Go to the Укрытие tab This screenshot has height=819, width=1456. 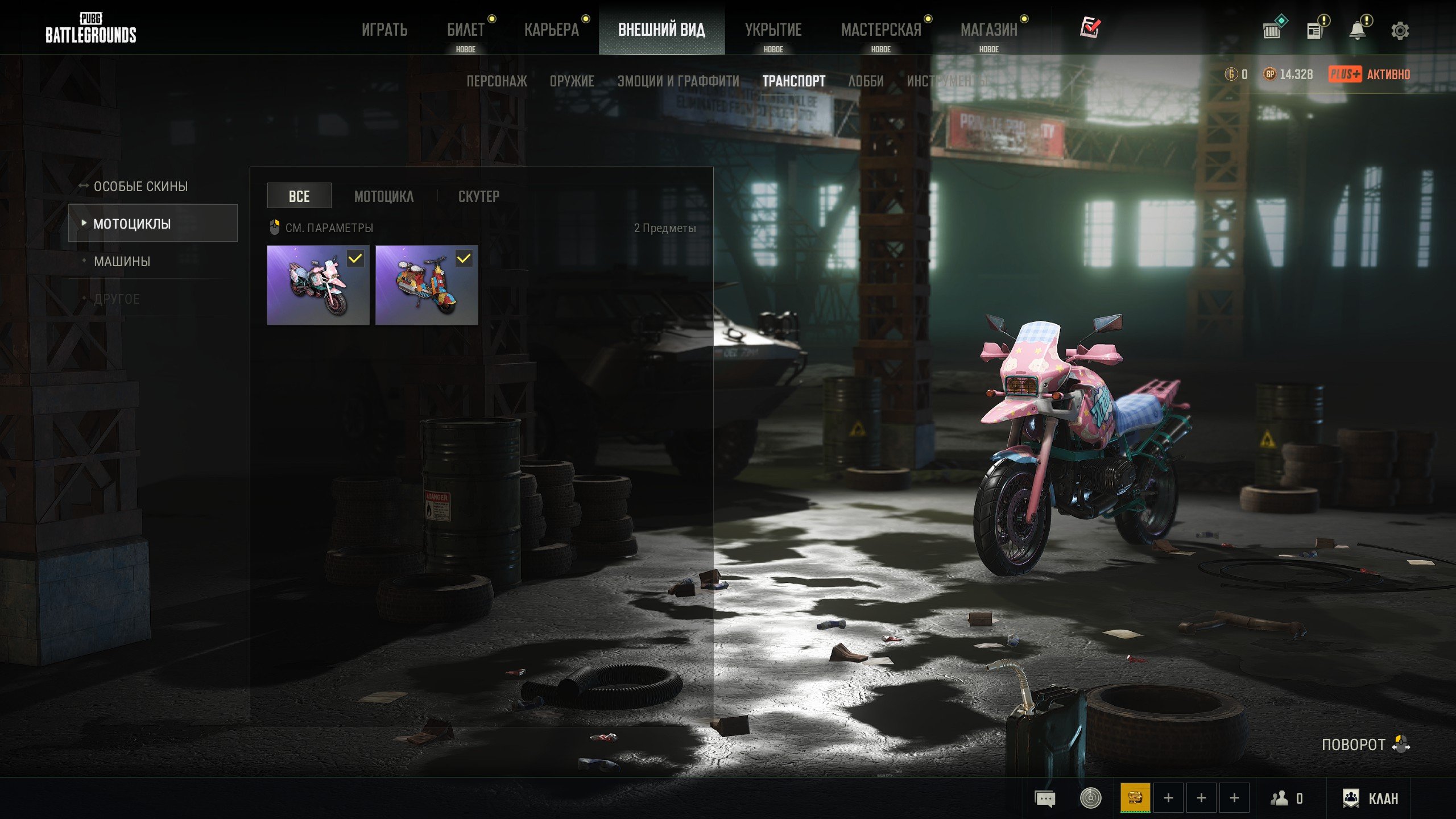(773, 30)
